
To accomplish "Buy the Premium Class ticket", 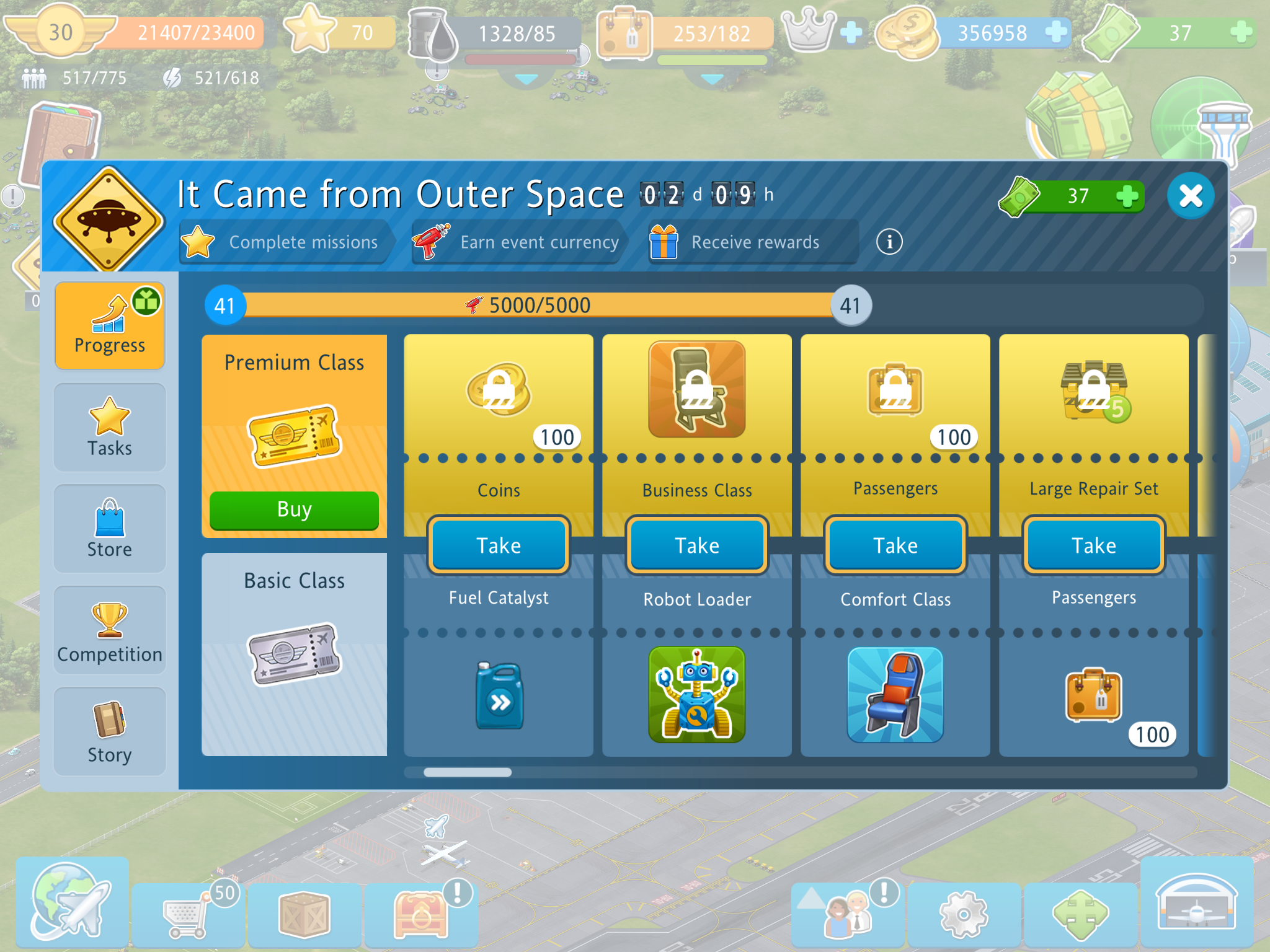I will point(294,510).
